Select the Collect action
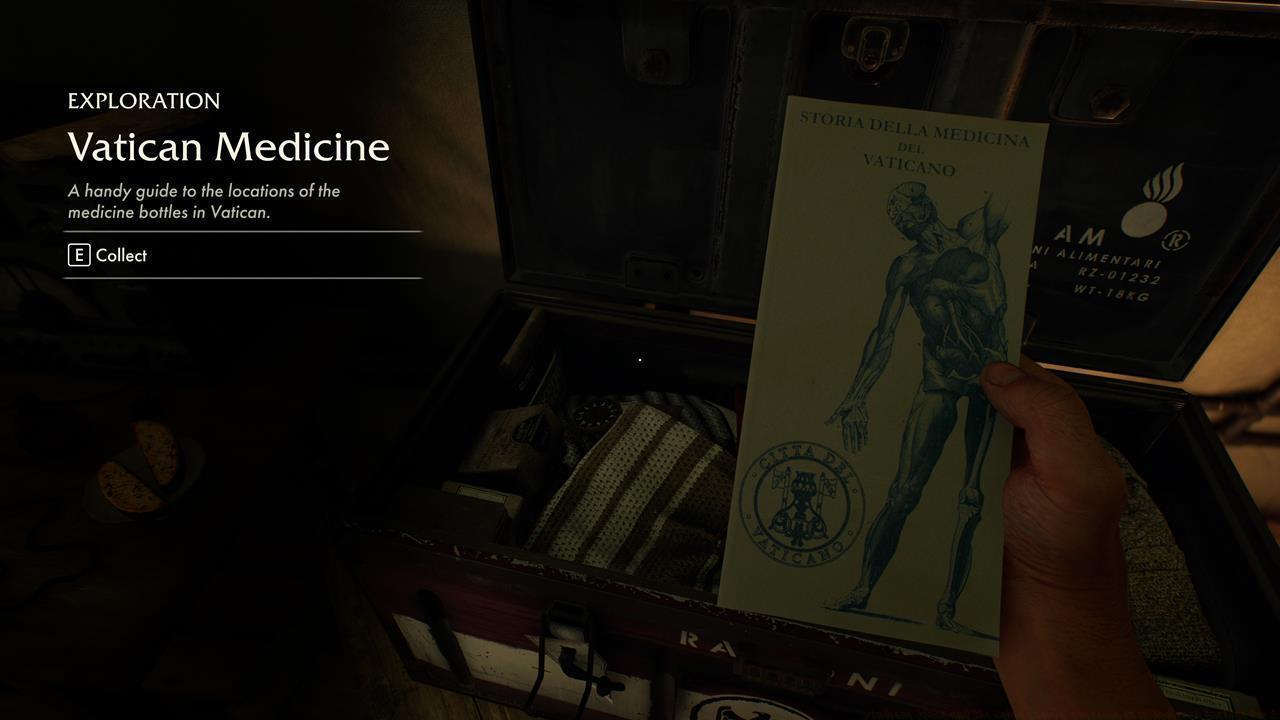Screen dimensions: 1280x720 pyautogui.click(x=121, y=255)
